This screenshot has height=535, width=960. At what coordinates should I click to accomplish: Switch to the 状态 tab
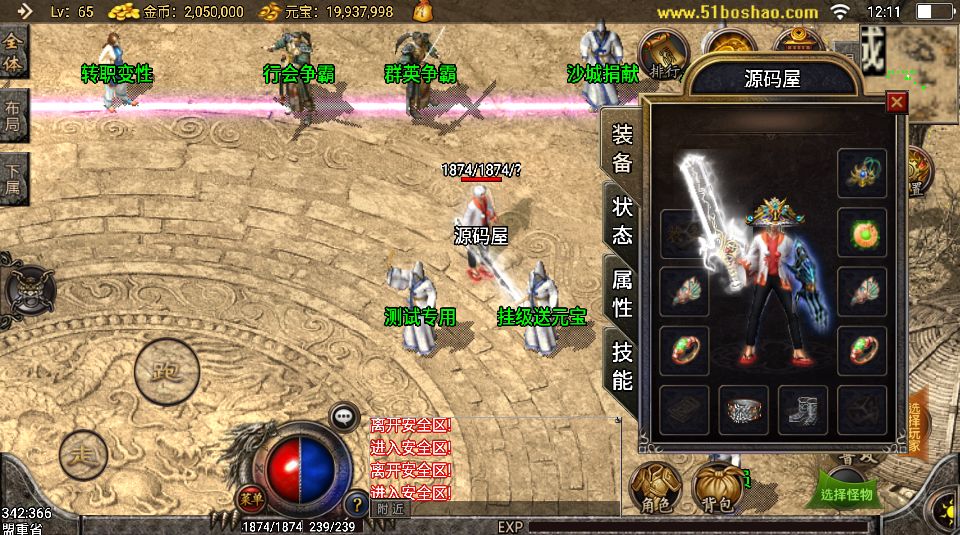click(621, 221)
